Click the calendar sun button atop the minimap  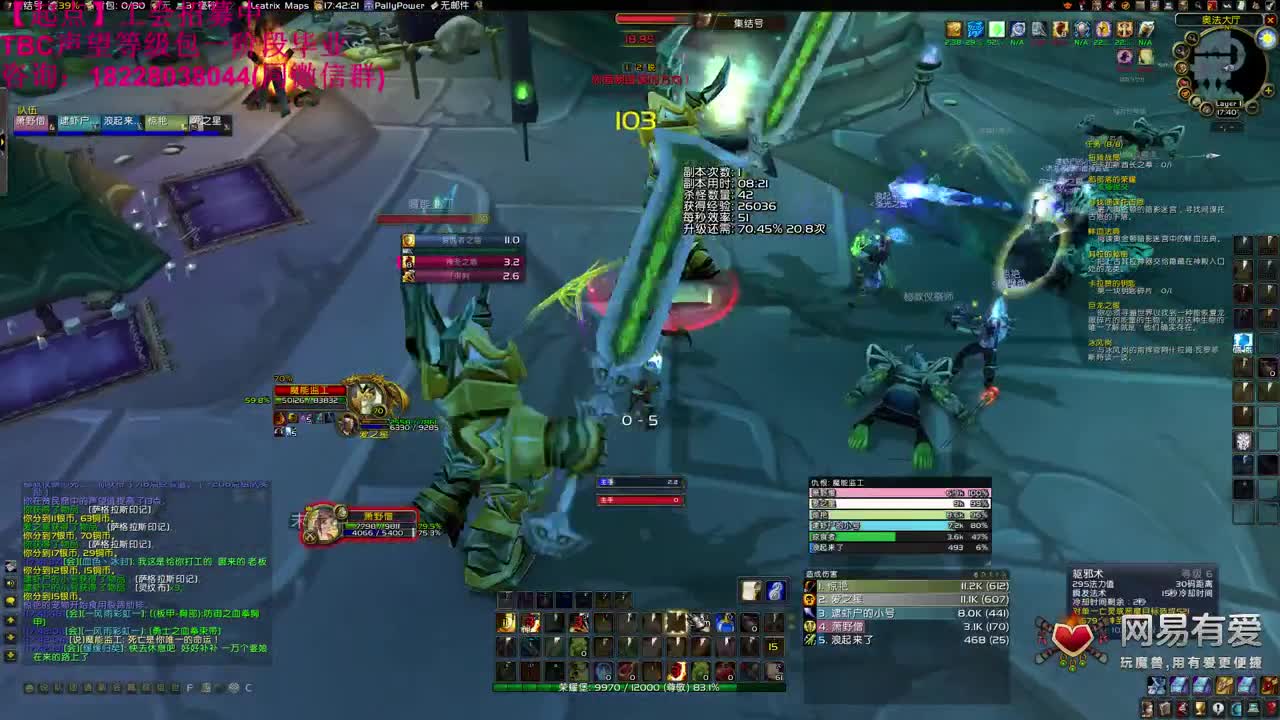tap(1266, 37)
